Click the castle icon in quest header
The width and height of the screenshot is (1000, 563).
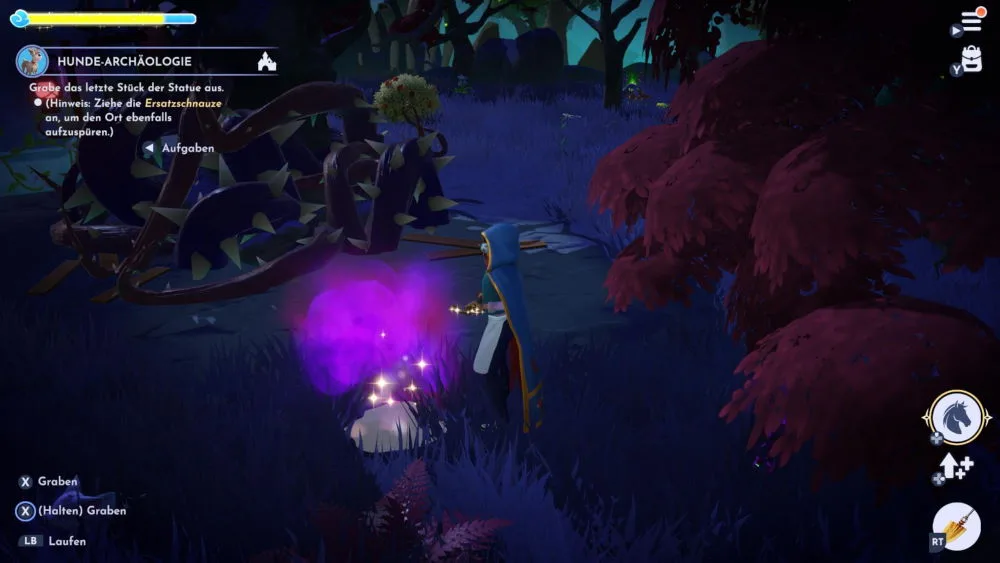tap(266, 62)
